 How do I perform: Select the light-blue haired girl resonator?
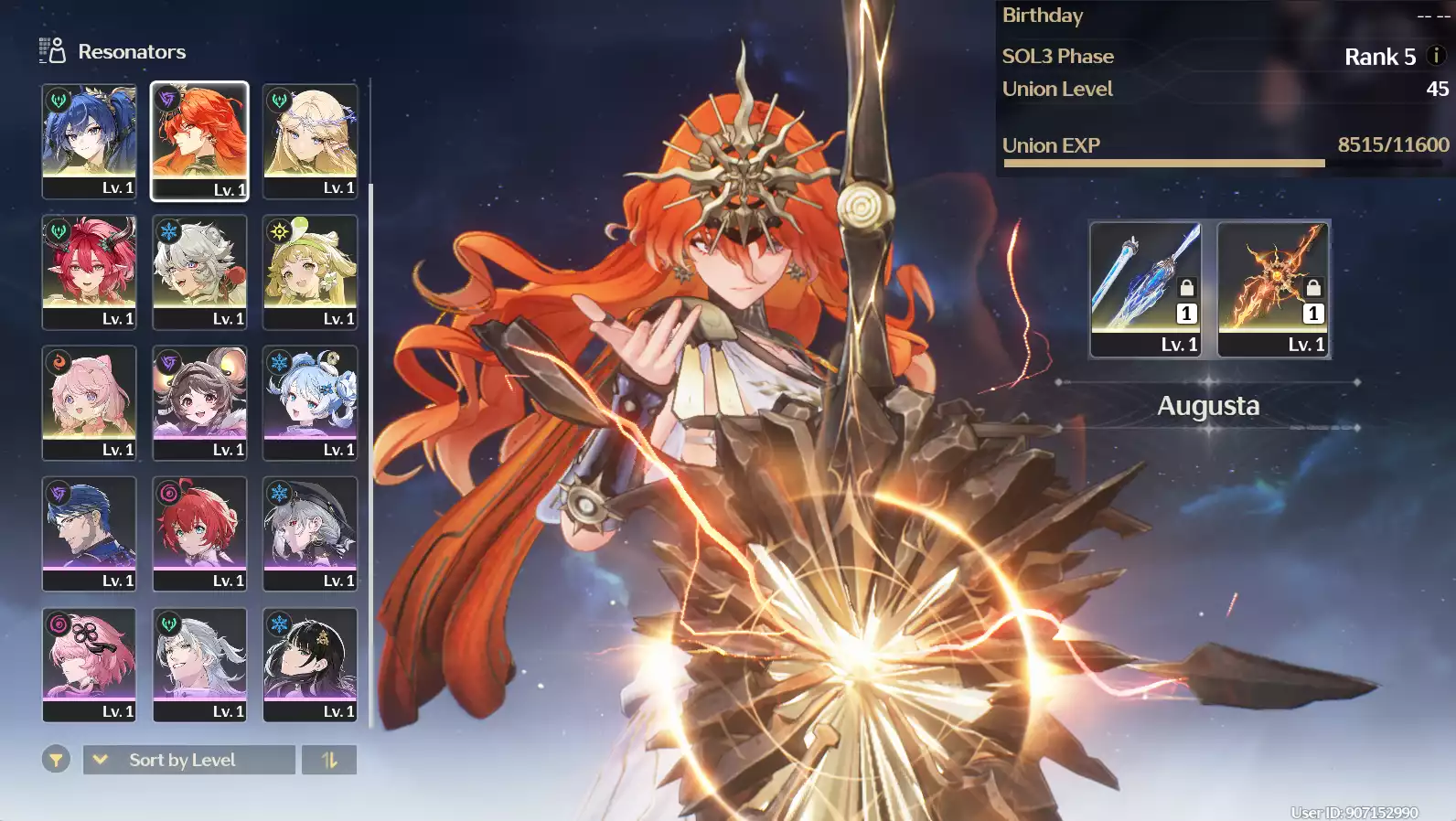pos(310,402)
